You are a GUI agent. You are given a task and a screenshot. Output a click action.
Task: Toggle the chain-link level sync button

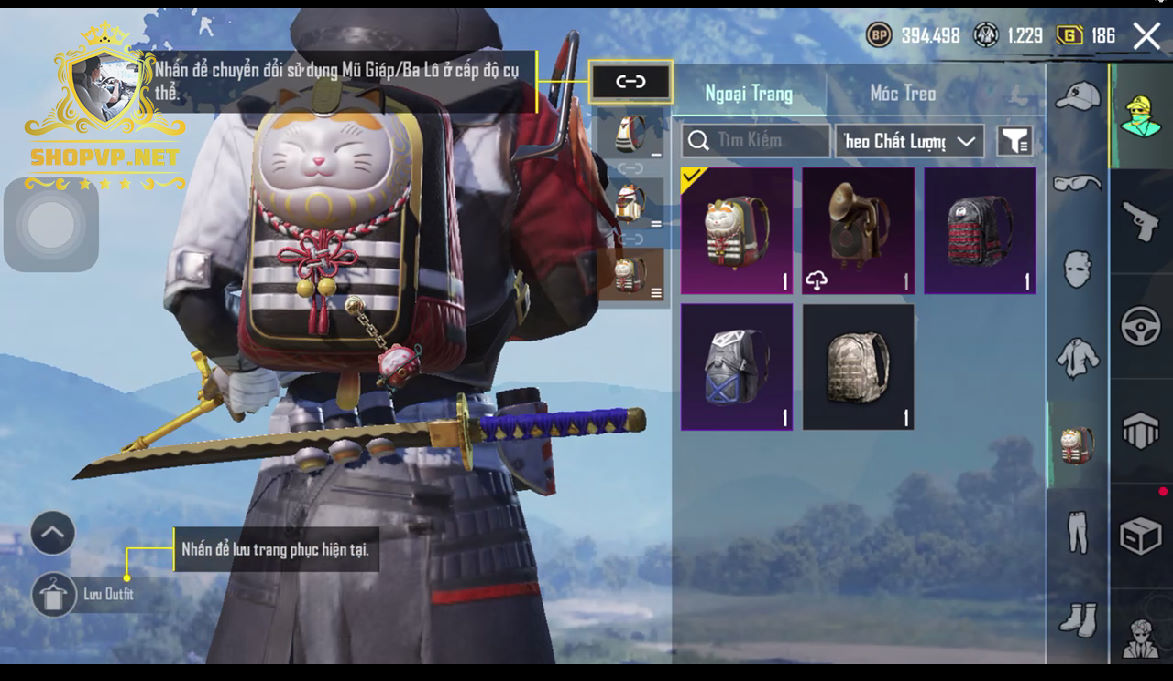[630, 82]
